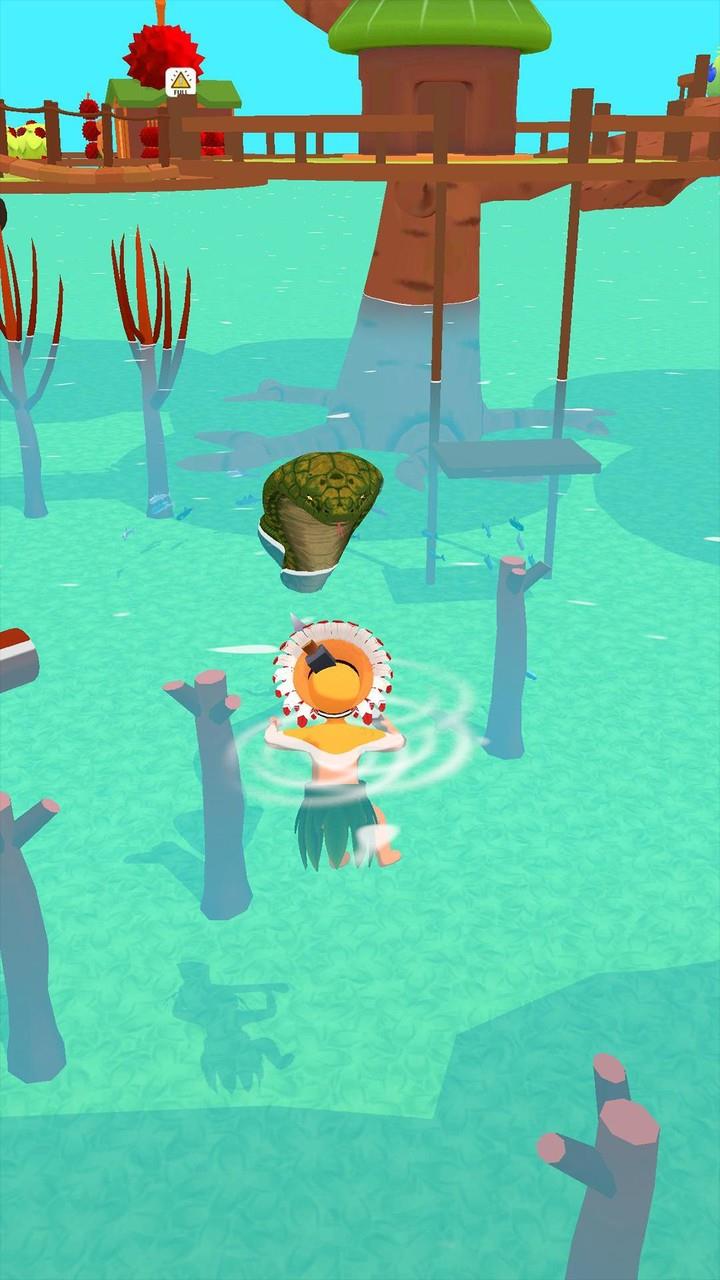Screen dimensions: 720x1280
Task: Tap the FULL warning badge above the hut
Action: 180,81
